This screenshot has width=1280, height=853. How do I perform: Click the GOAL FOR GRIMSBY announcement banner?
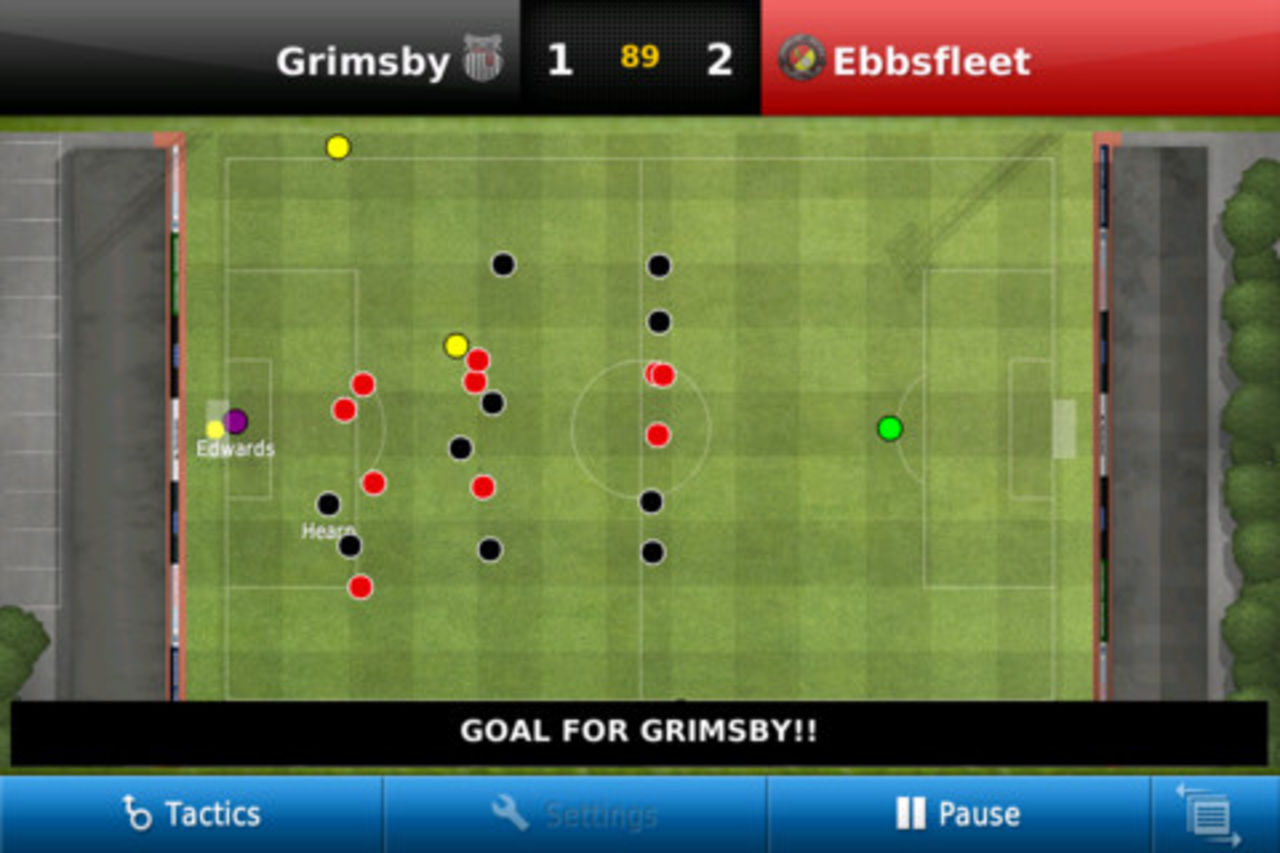[x=638, y=731]
